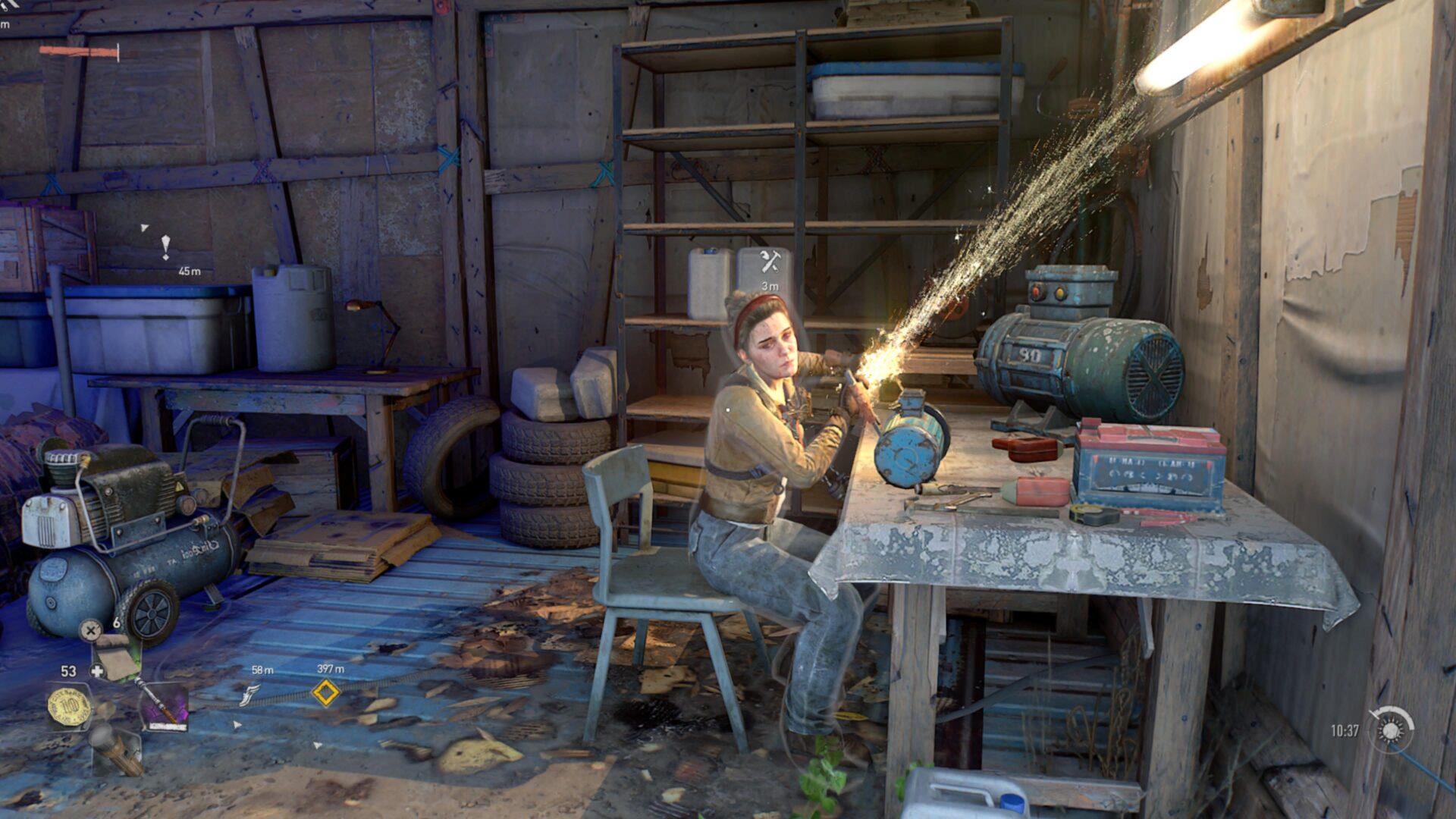Image resolution: width=1456 pixels, height=819 pixels.
Task: Select the 58m distance label
Action: tap(262, 670)
